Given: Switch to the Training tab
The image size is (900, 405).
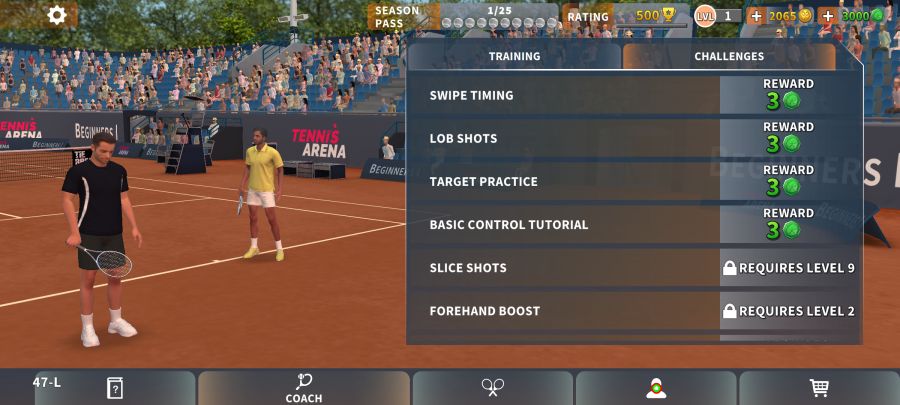Looking at the screenshot, I should (x=514, y=57).
